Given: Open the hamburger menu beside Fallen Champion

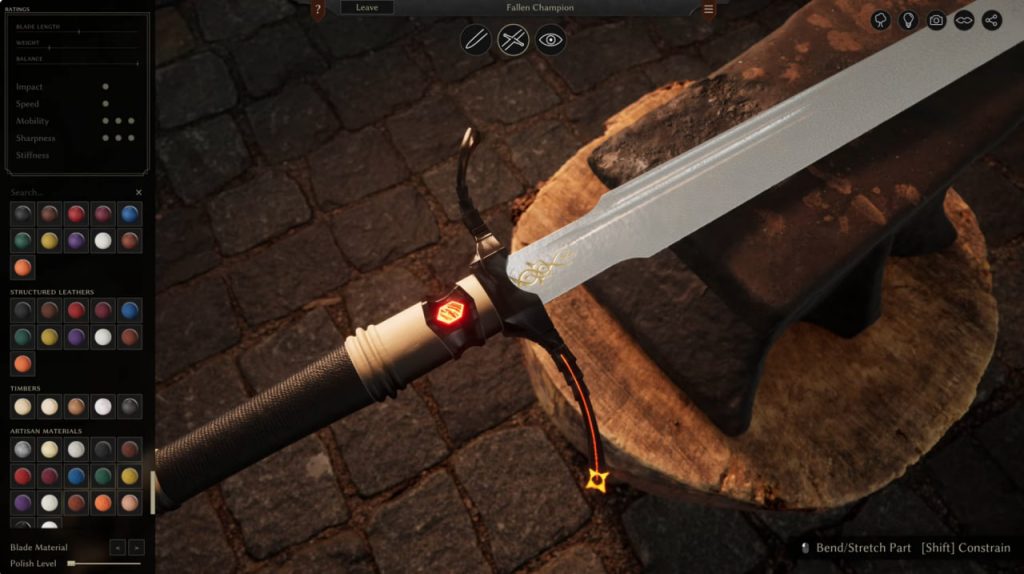Looking at the screenshot, I should (x=708, y=10).
